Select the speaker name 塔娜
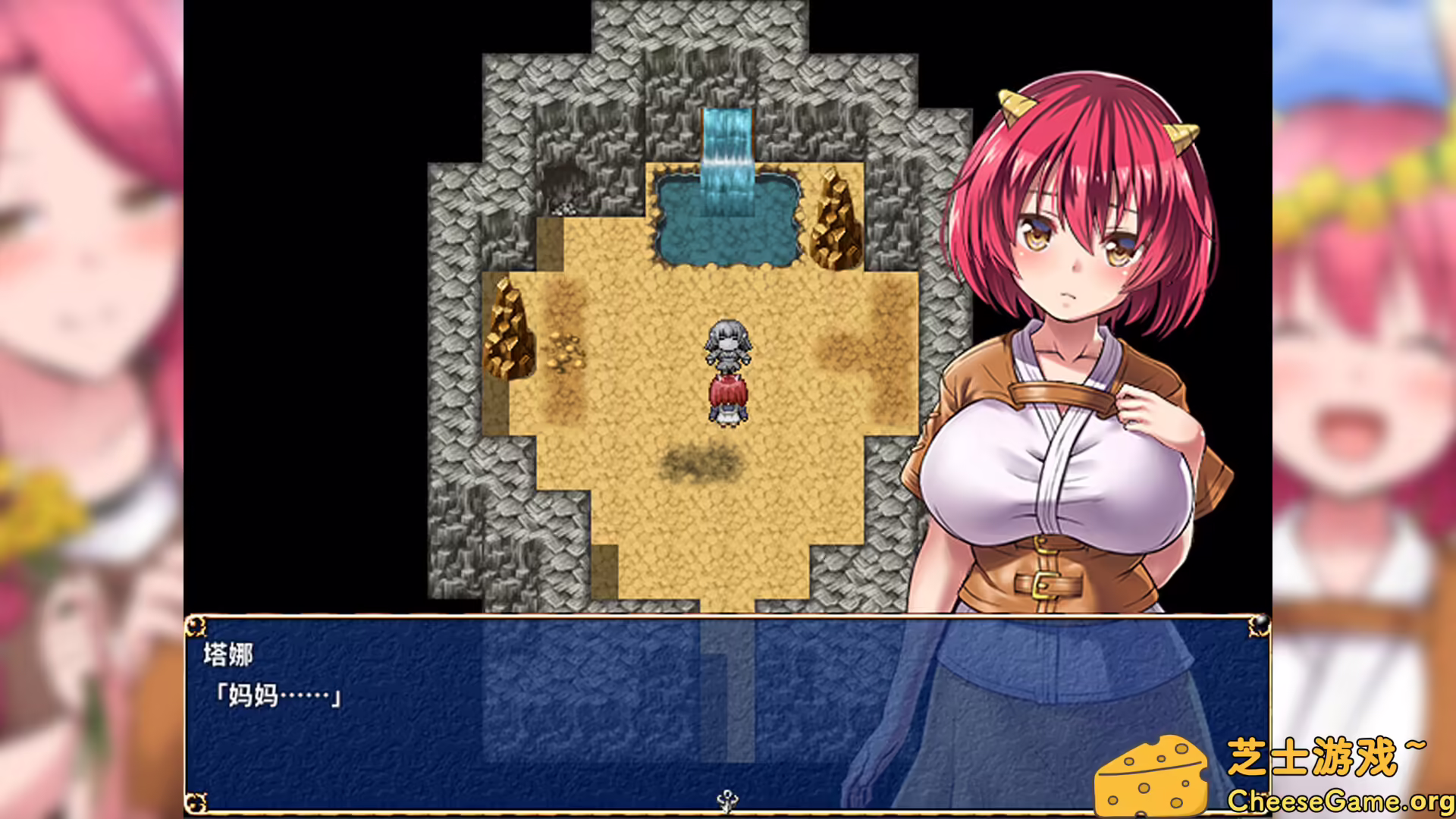This screenshot has width=1456, height=819. point(230,654)
